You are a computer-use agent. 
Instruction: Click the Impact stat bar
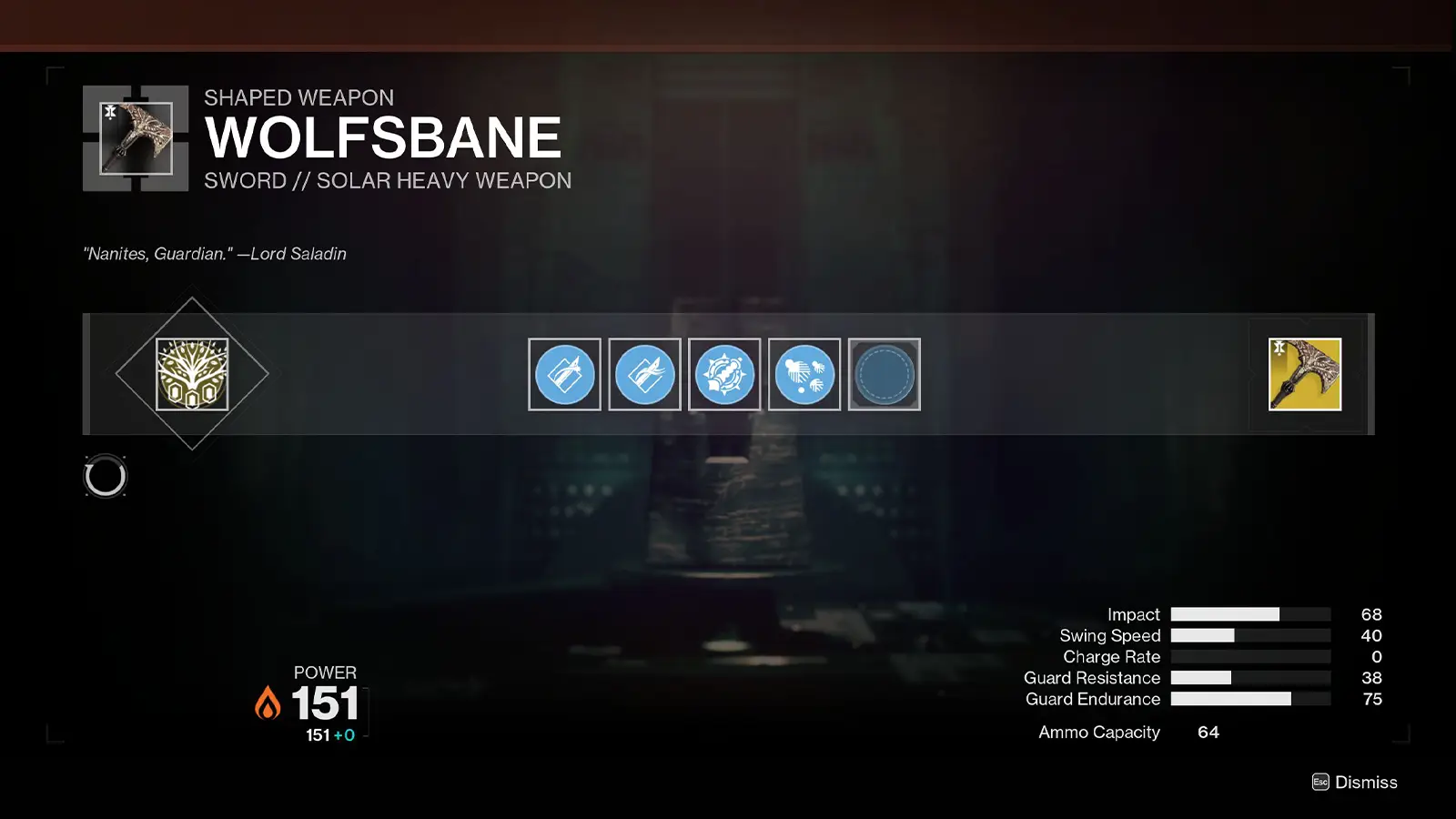coord(1251,614)
